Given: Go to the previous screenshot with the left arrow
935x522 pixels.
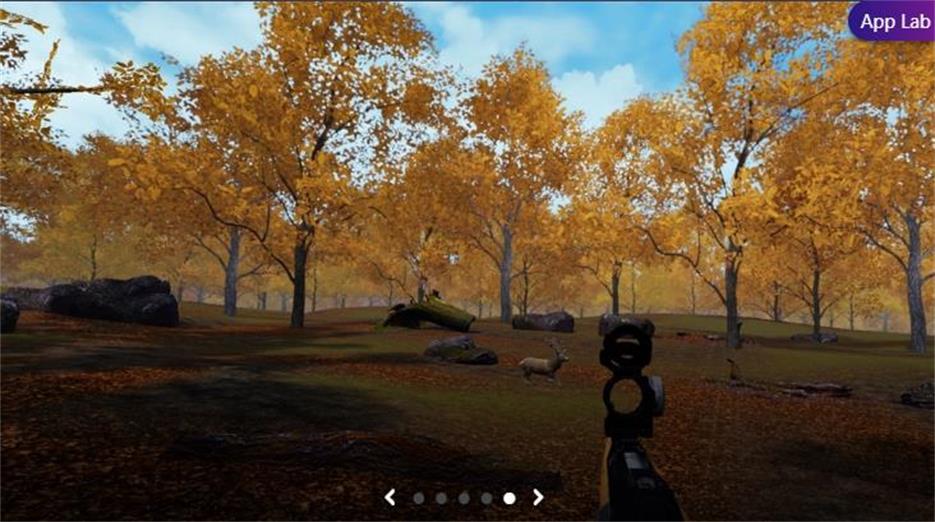Looking at the screenshot, I should pyautogui.click(x=391, y=497).
